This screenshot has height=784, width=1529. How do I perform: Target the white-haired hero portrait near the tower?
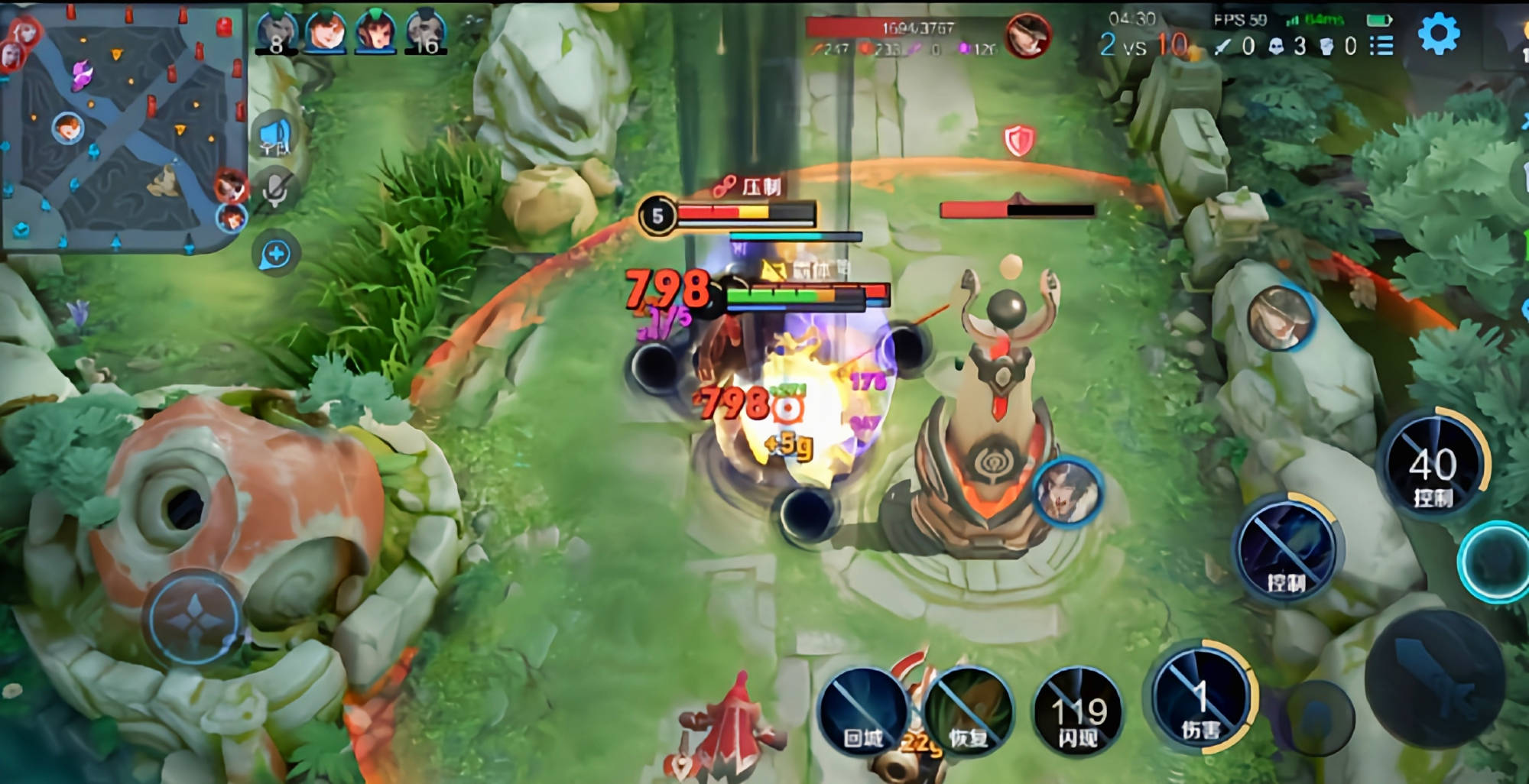(x=1067, y=491)
